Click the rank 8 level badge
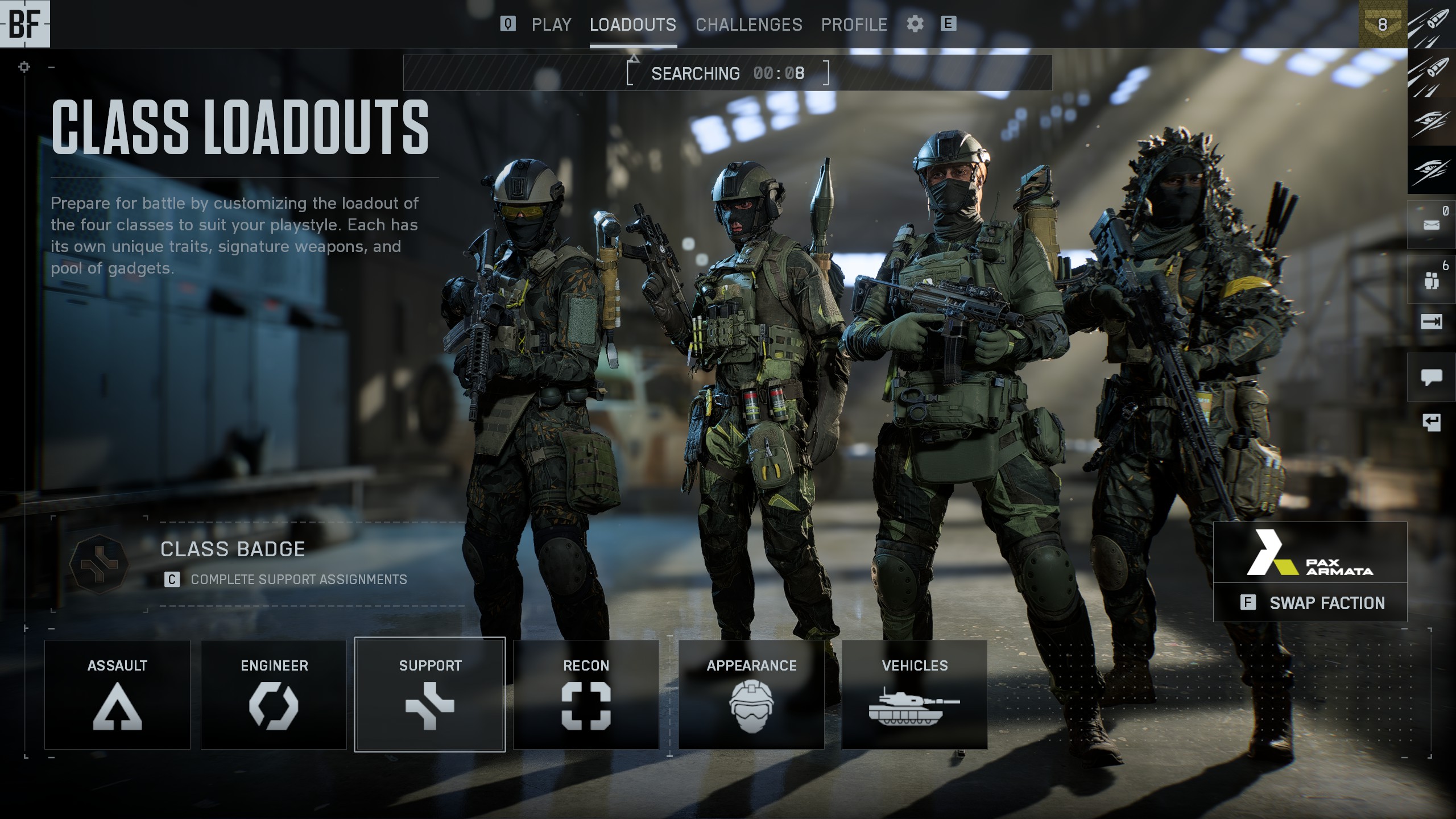The image size is (1456, 819). pyautogui.click(x=1382, y=24)
